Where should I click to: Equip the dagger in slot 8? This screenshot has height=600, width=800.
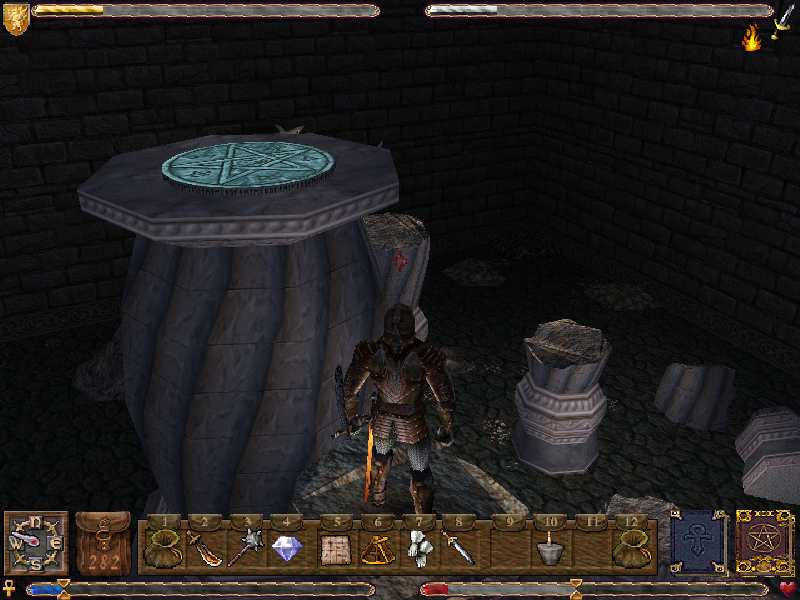point(460,548)
